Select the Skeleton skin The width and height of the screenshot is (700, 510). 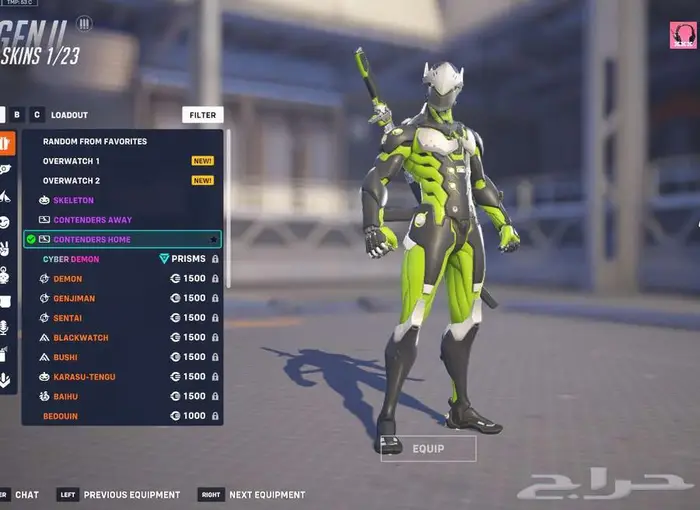tap(74, 200)
